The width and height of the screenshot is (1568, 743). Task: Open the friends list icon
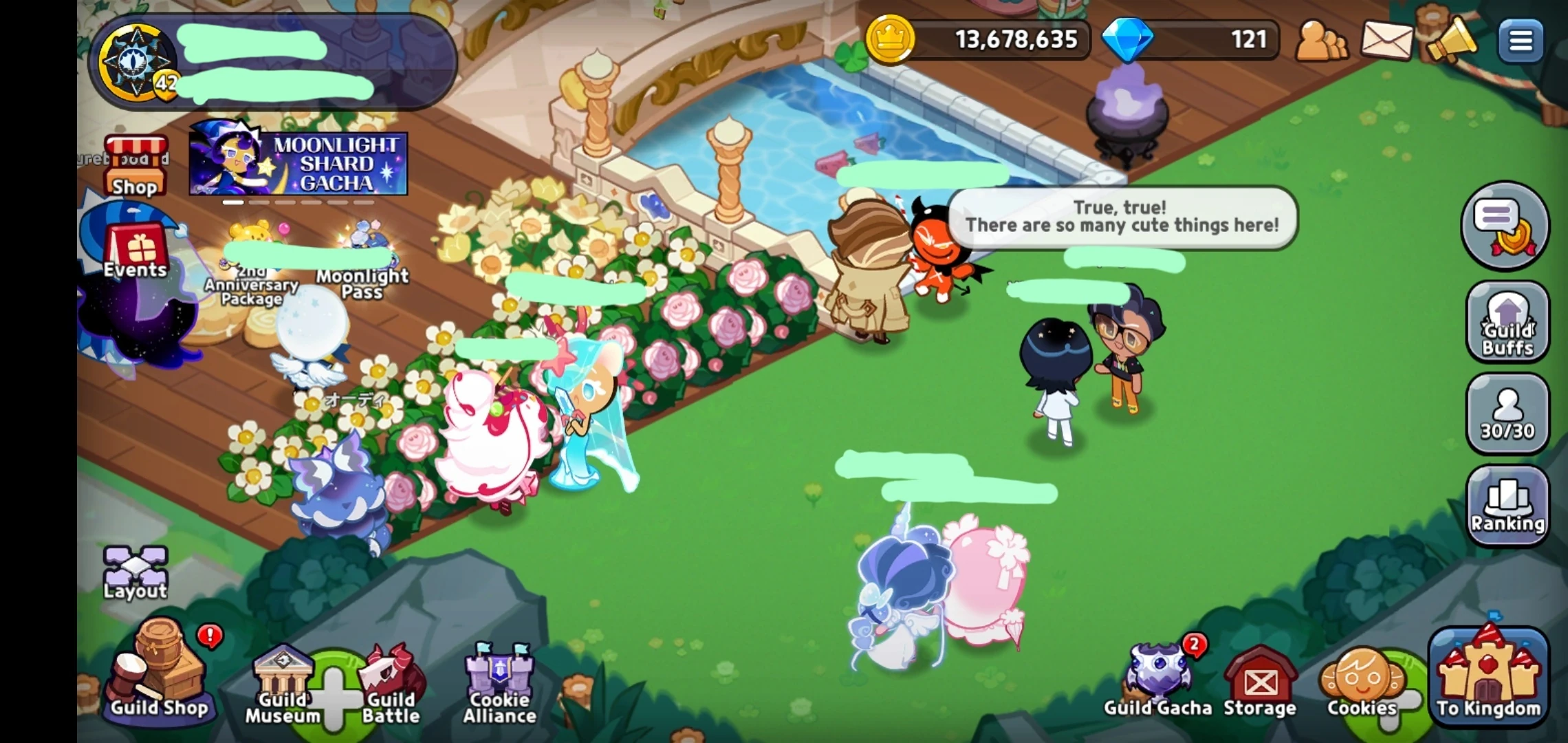[x=1322, y=40]
